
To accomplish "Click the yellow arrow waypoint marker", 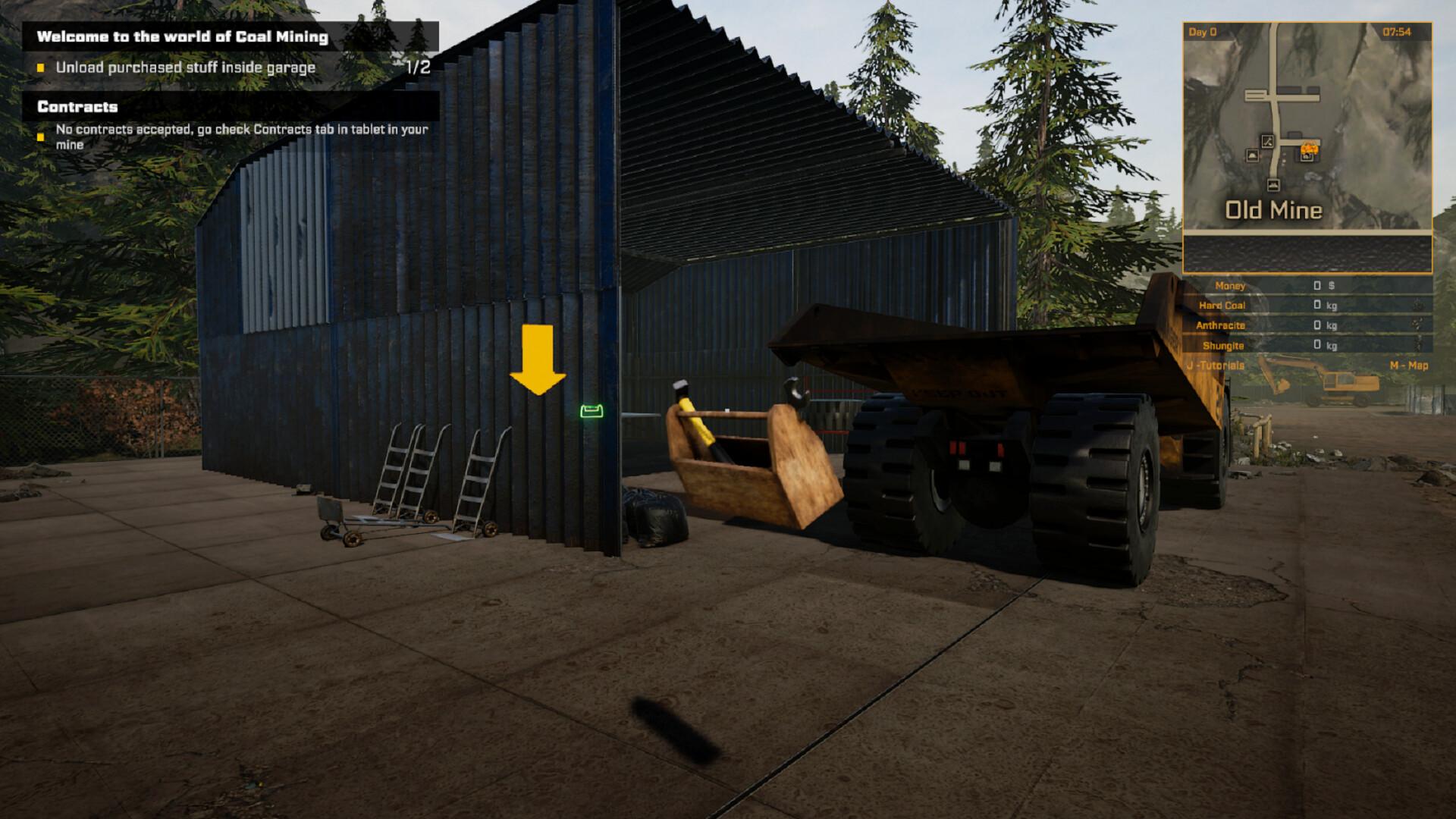I will [539, 358].
